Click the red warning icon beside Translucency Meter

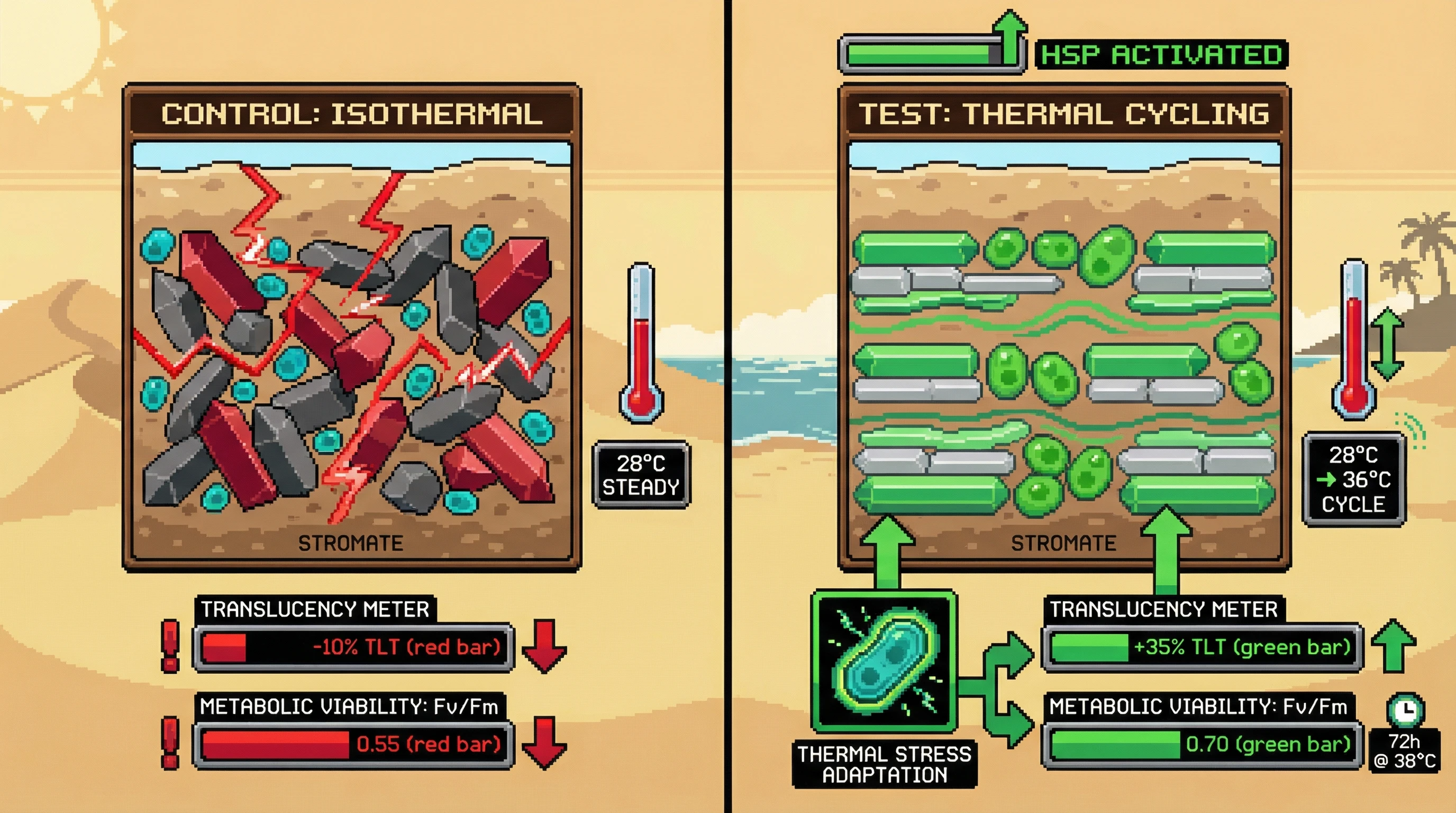coord(170,646)
